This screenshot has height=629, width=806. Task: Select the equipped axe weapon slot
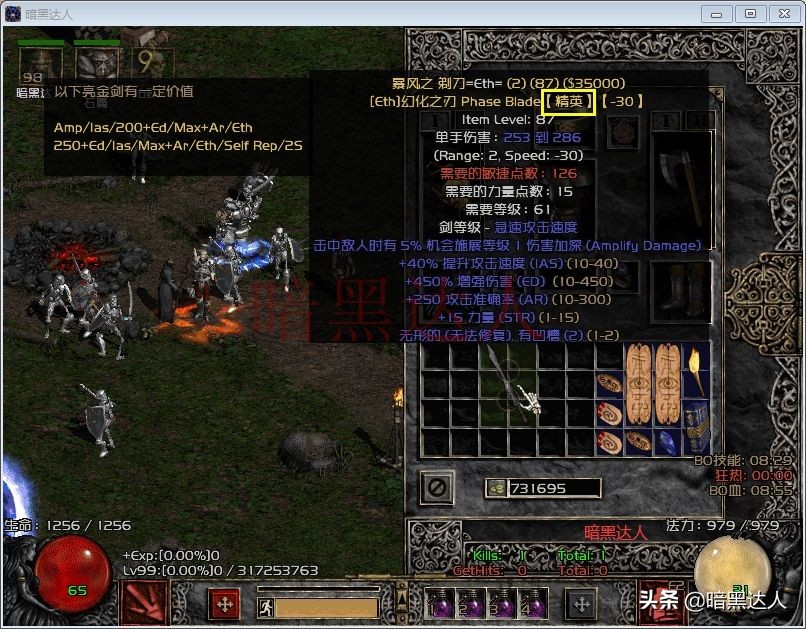pyautogui.click(x=680, y=190)
